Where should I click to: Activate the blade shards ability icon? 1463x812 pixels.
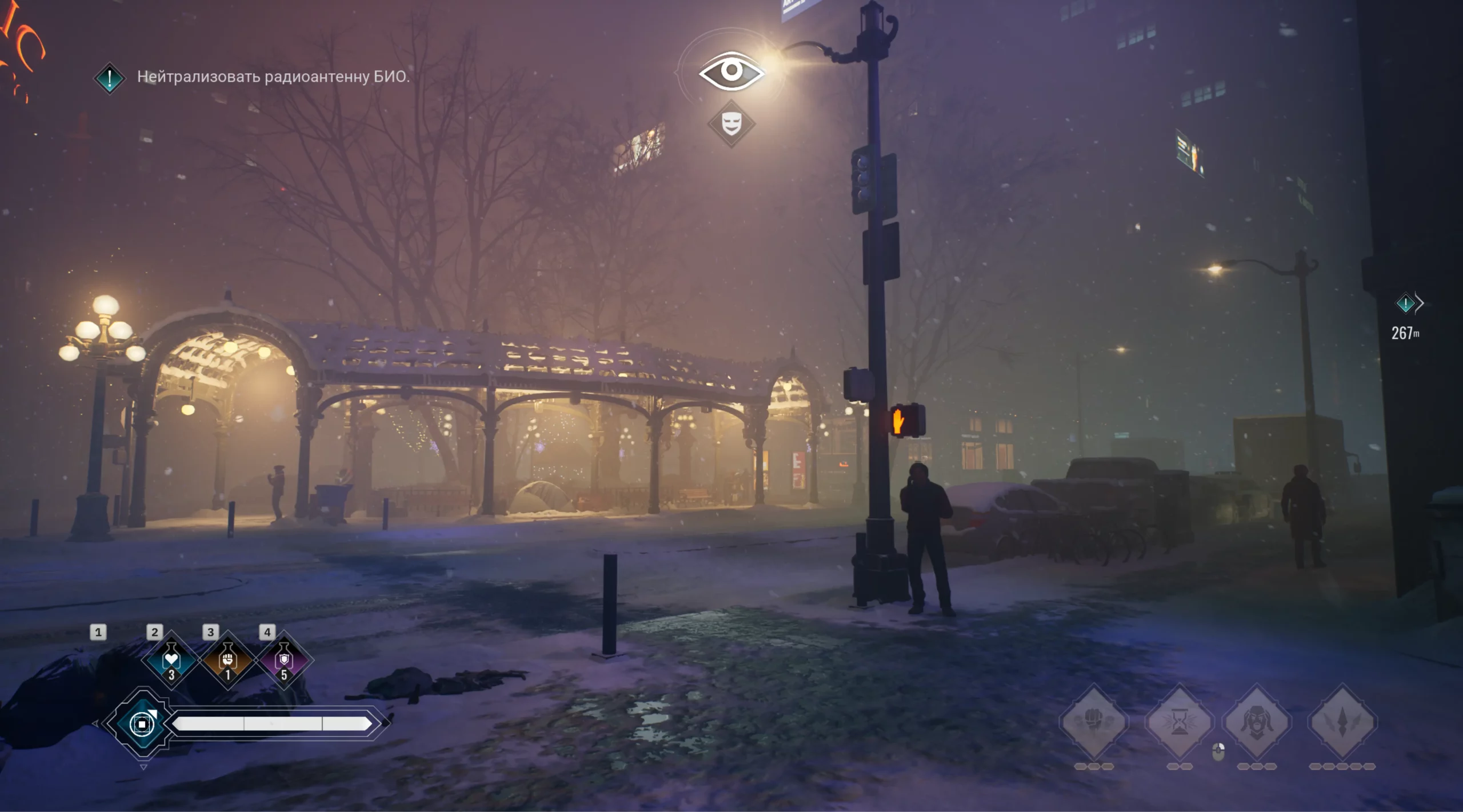1342,722
